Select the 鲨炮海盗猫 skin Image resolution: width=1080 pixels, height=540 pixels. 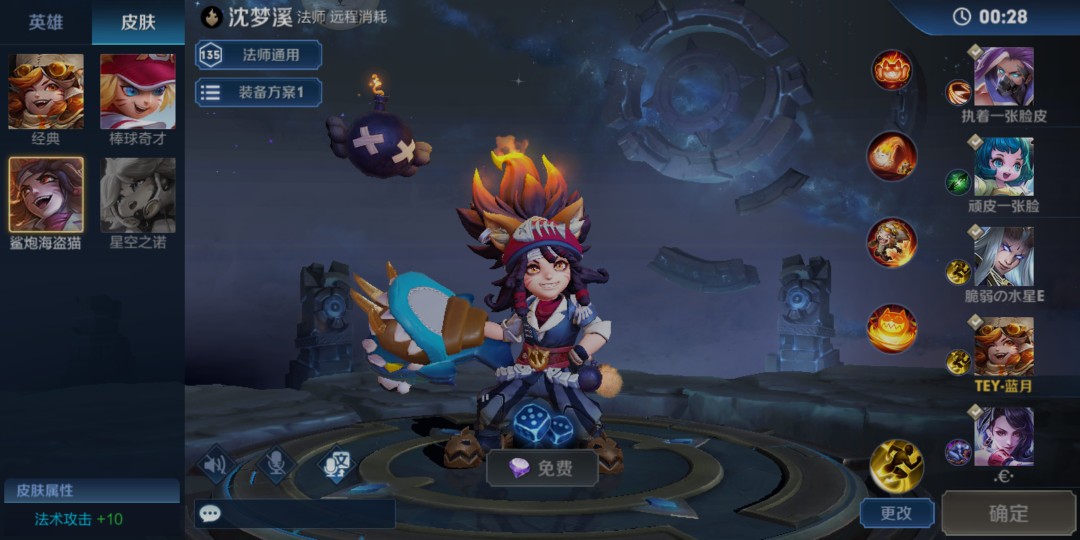[x=46, y=195]
